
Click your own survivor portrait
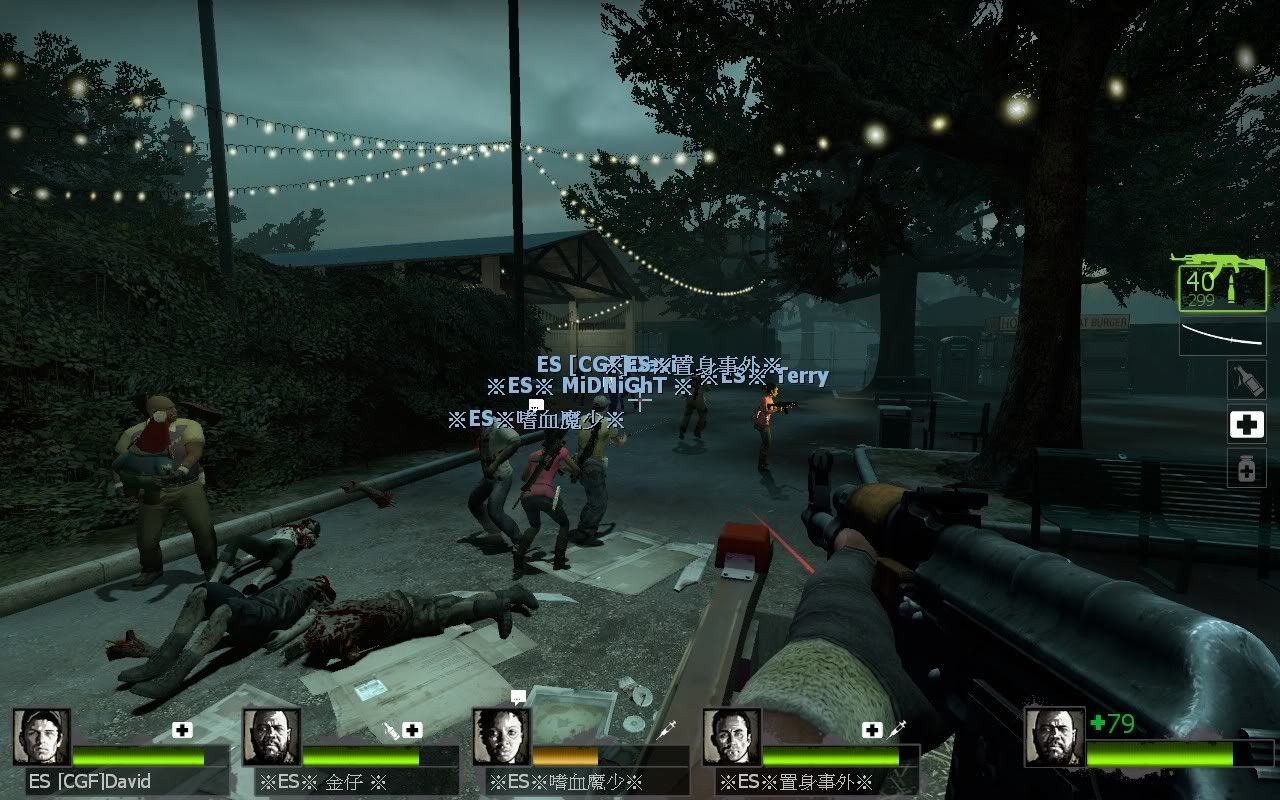pyautogui.click(x=1054, y=737)
